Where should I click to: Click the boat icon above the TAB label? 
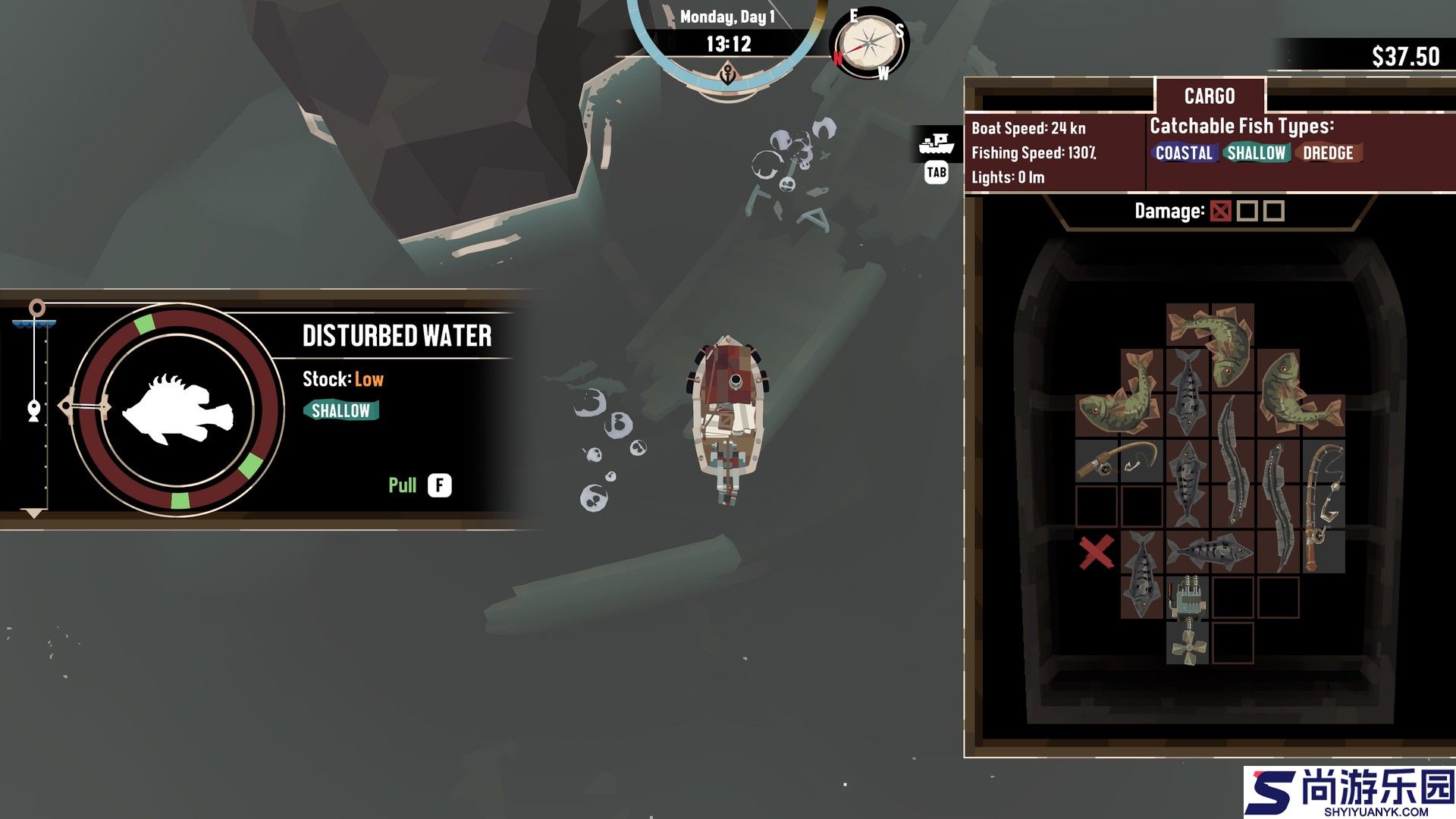[x=936, y=143]
